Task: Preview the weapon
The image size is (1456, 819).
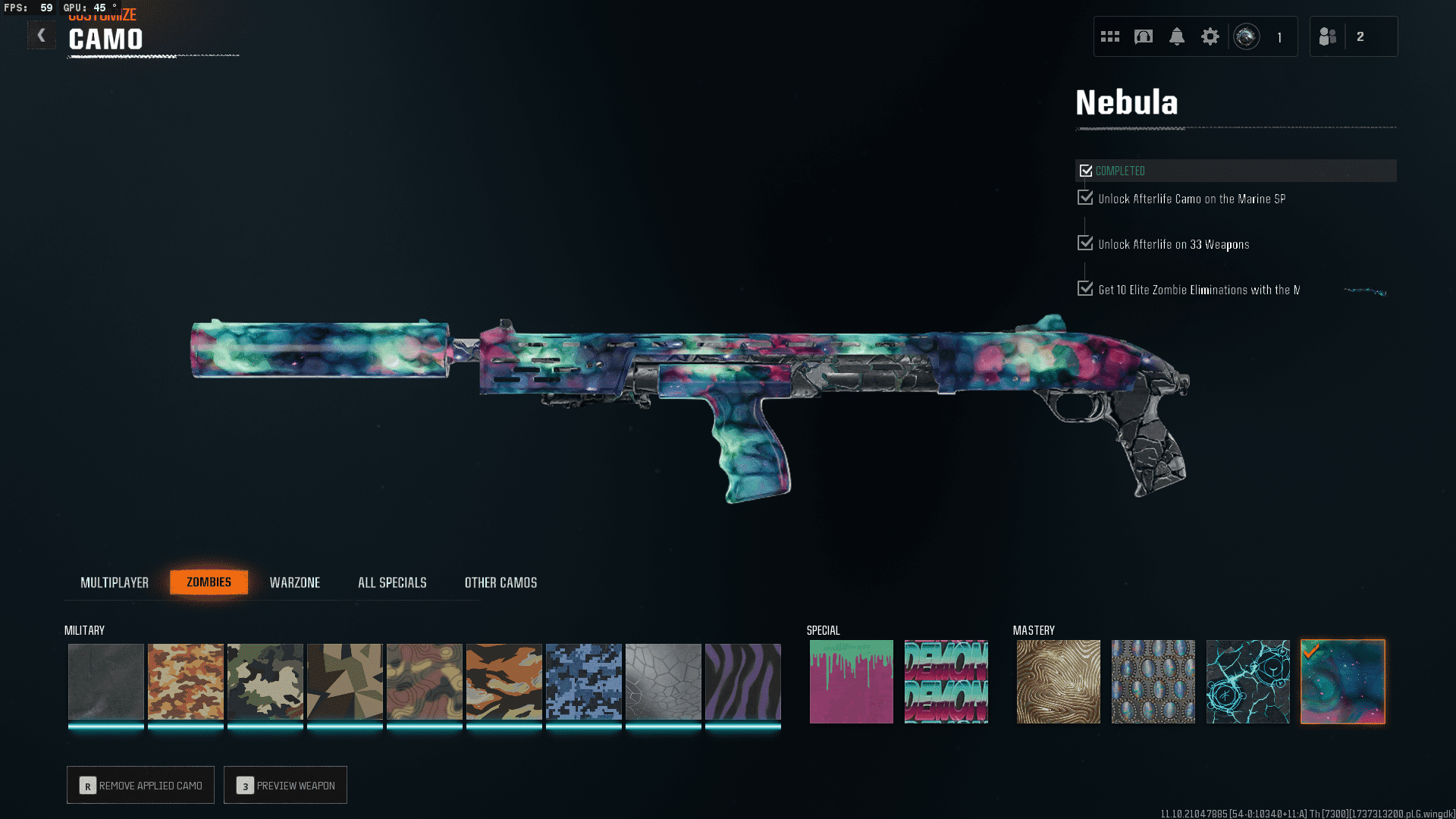Action: coord(285,785)
